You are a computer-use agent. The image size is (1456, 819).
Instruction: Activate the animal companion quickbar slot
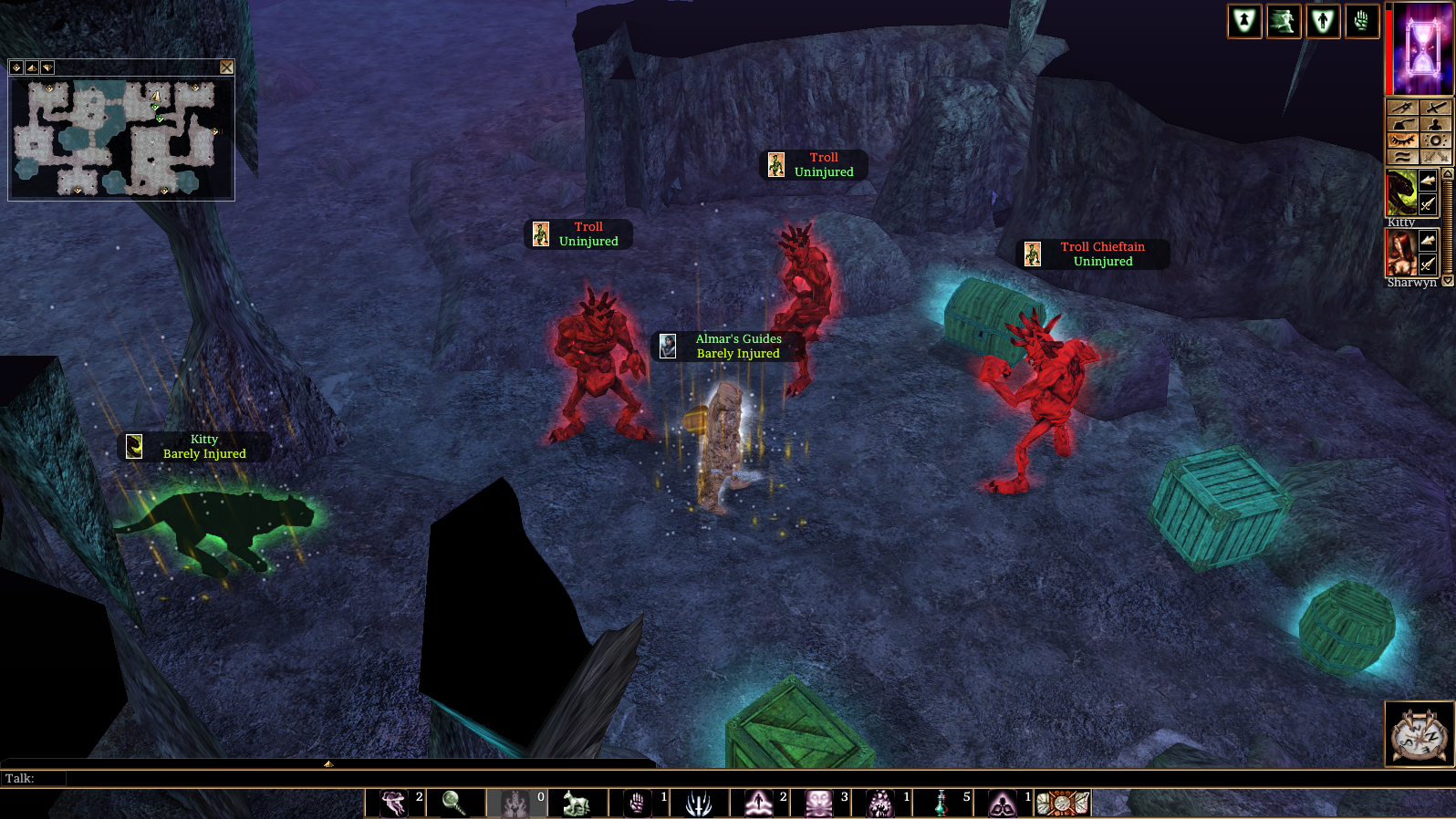coord(577,803)
